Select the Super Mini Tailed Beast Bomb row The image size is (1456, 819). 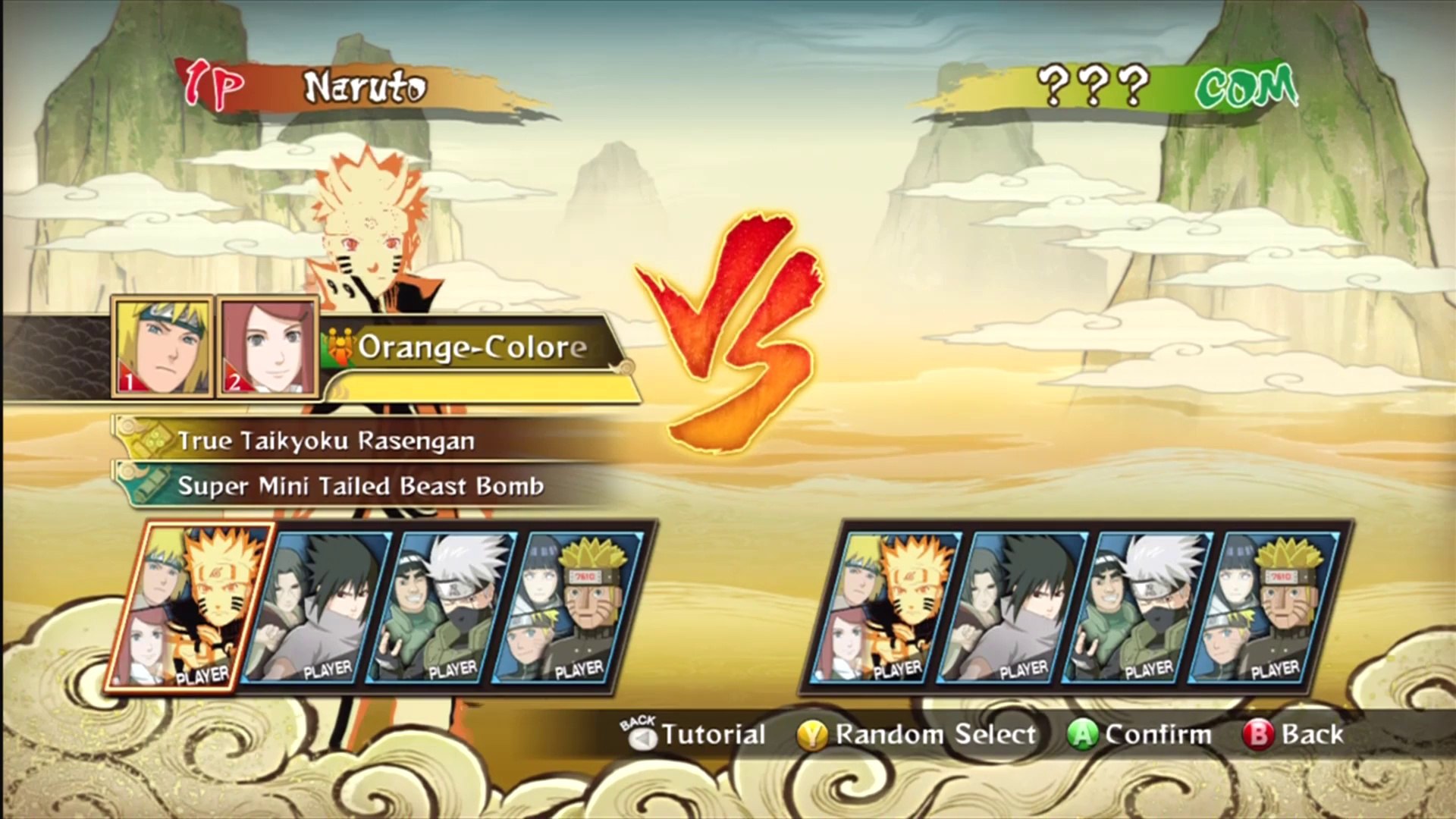click(x=360, y=486)
